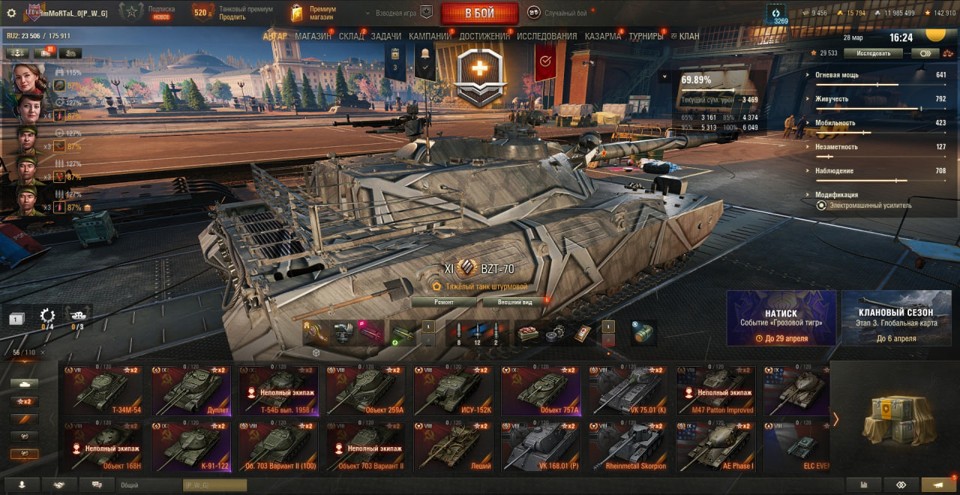
Task: Go to the ЗАДАЧИ tab
Action: pos(386,36)
